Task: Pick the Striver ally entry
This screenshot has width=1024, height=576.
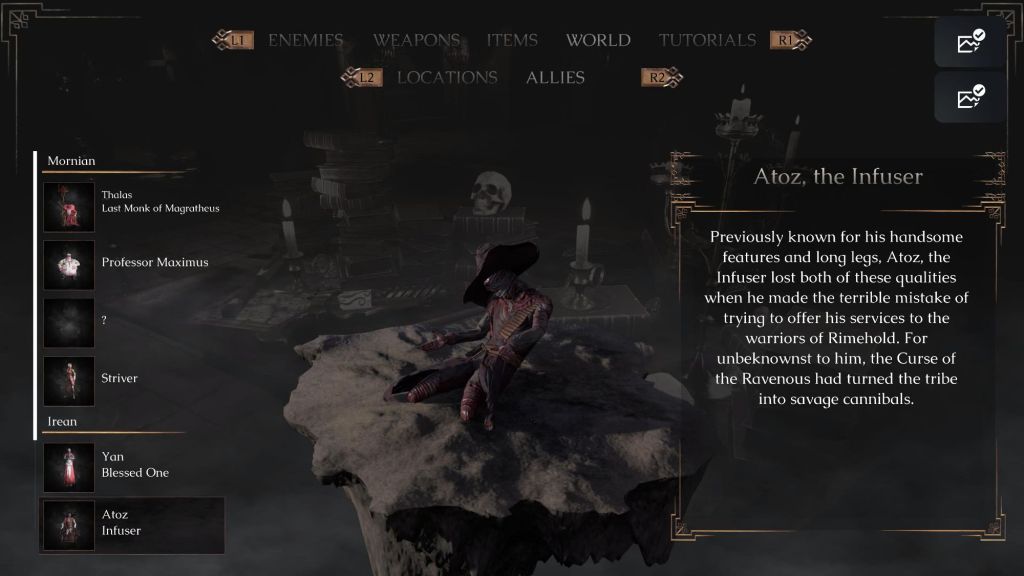Action: tap(132, 379)
